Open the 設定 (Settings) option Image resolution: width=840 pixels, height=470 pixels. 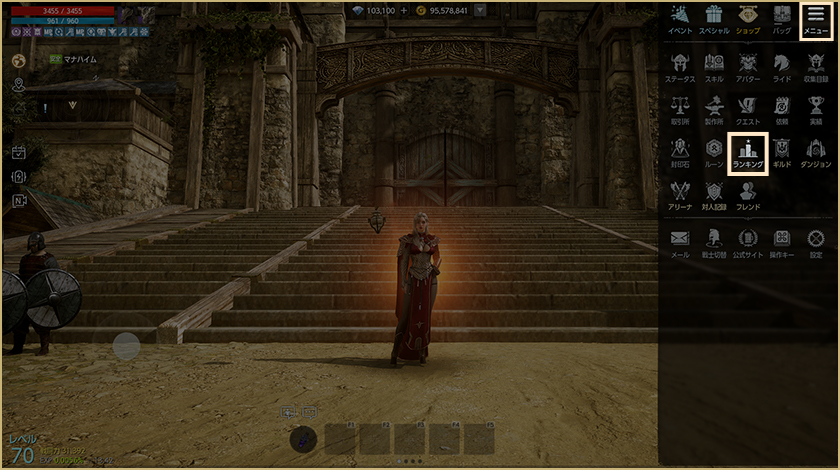(816, 243)
